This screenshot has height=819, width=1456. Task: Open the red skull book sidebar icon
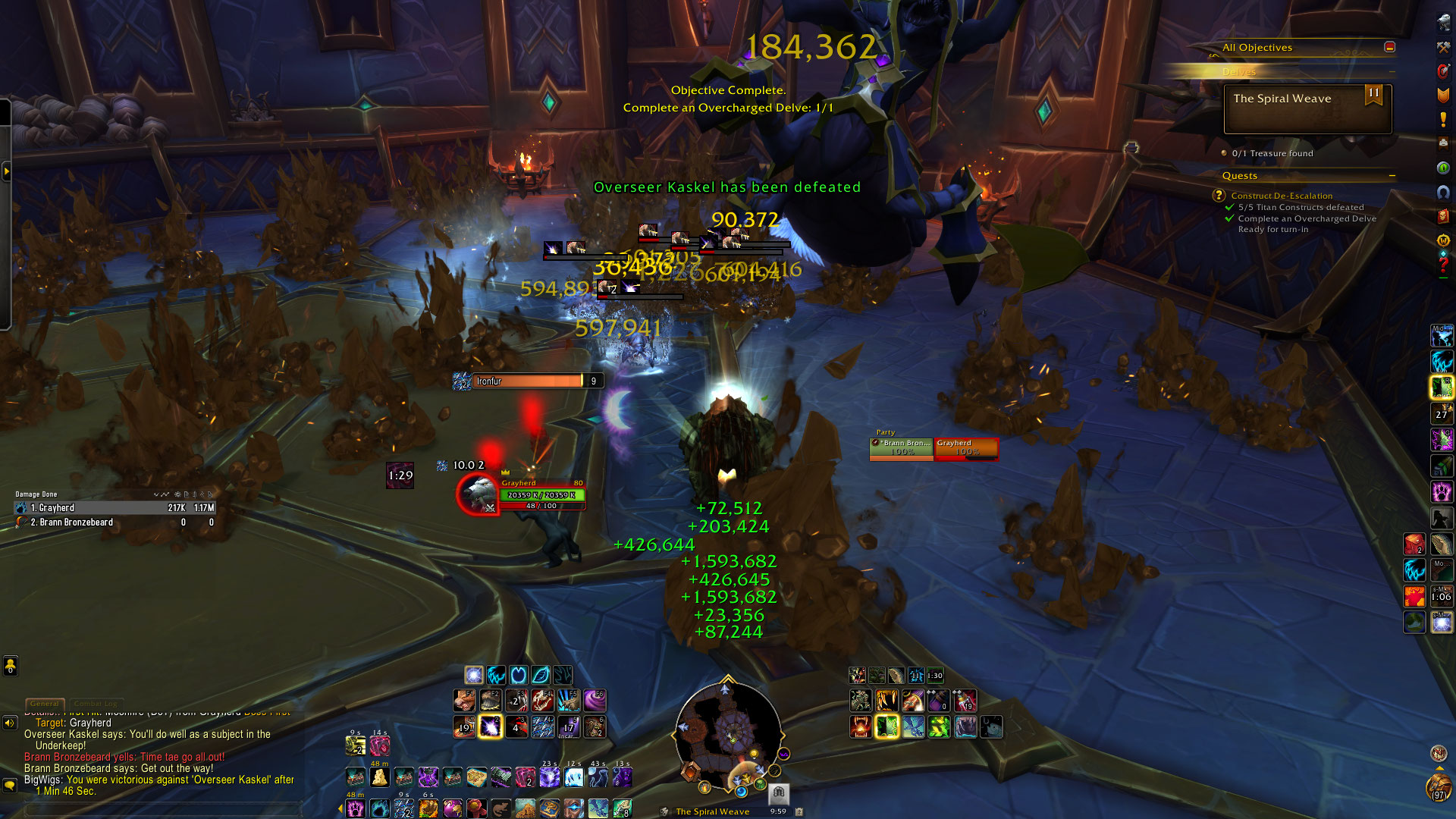[x=1443, y=216]
